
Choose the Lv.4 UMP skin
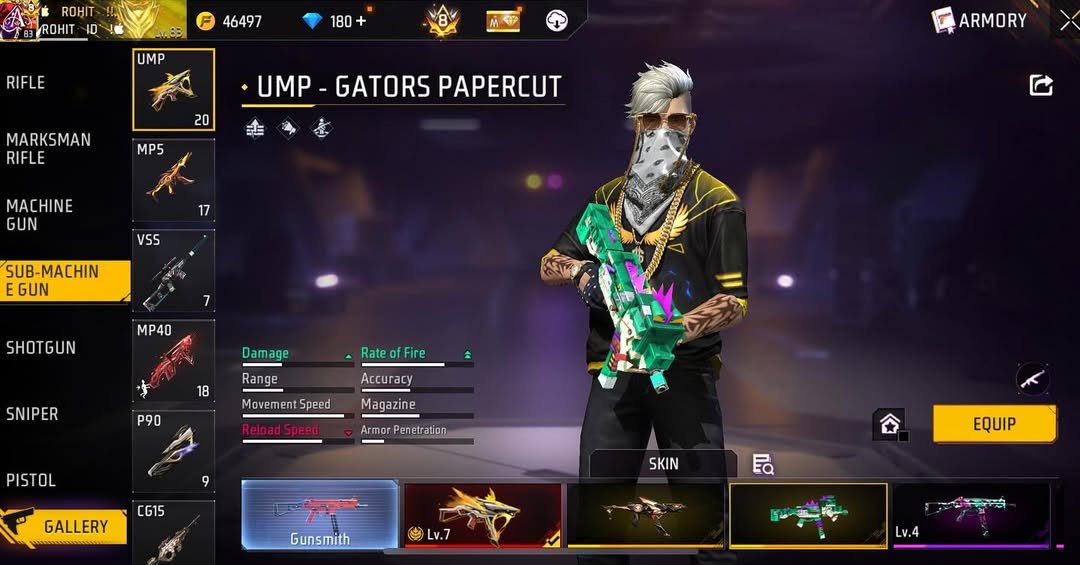[x=971, y=515]
